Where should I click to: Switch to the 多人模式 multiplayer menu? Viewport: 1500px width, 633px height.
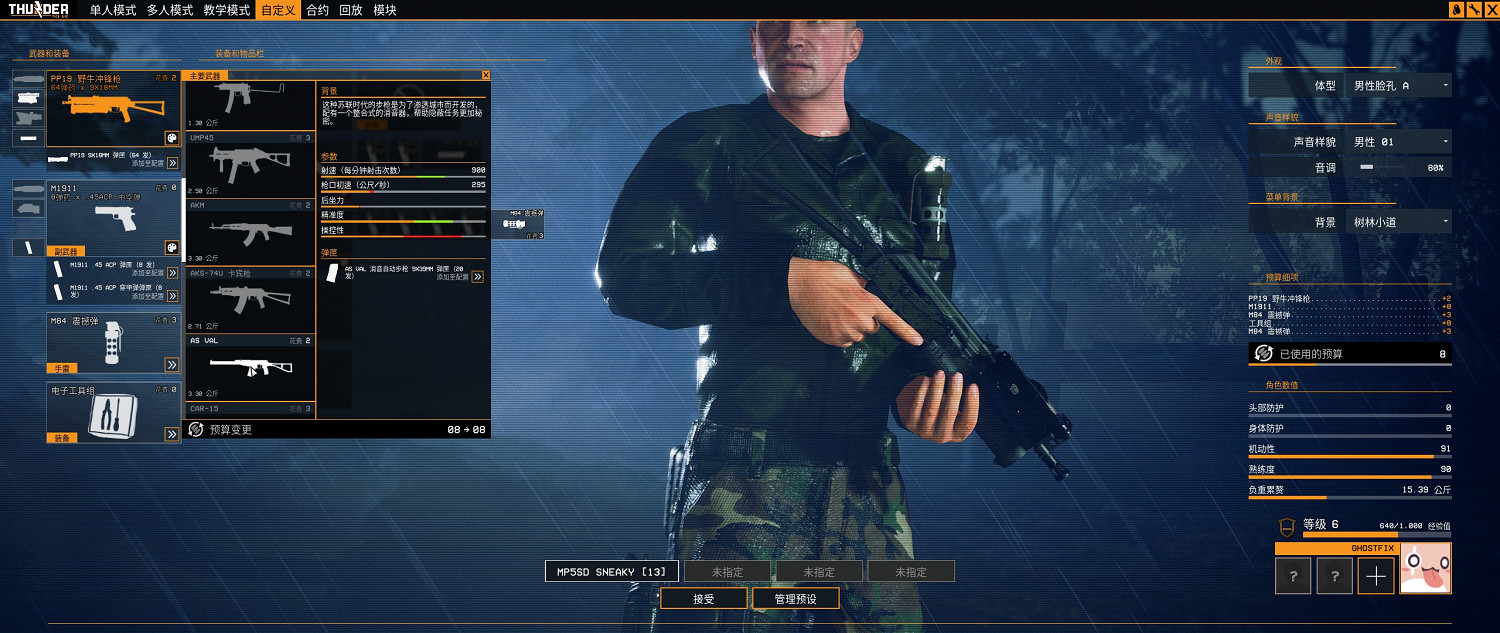169,10
